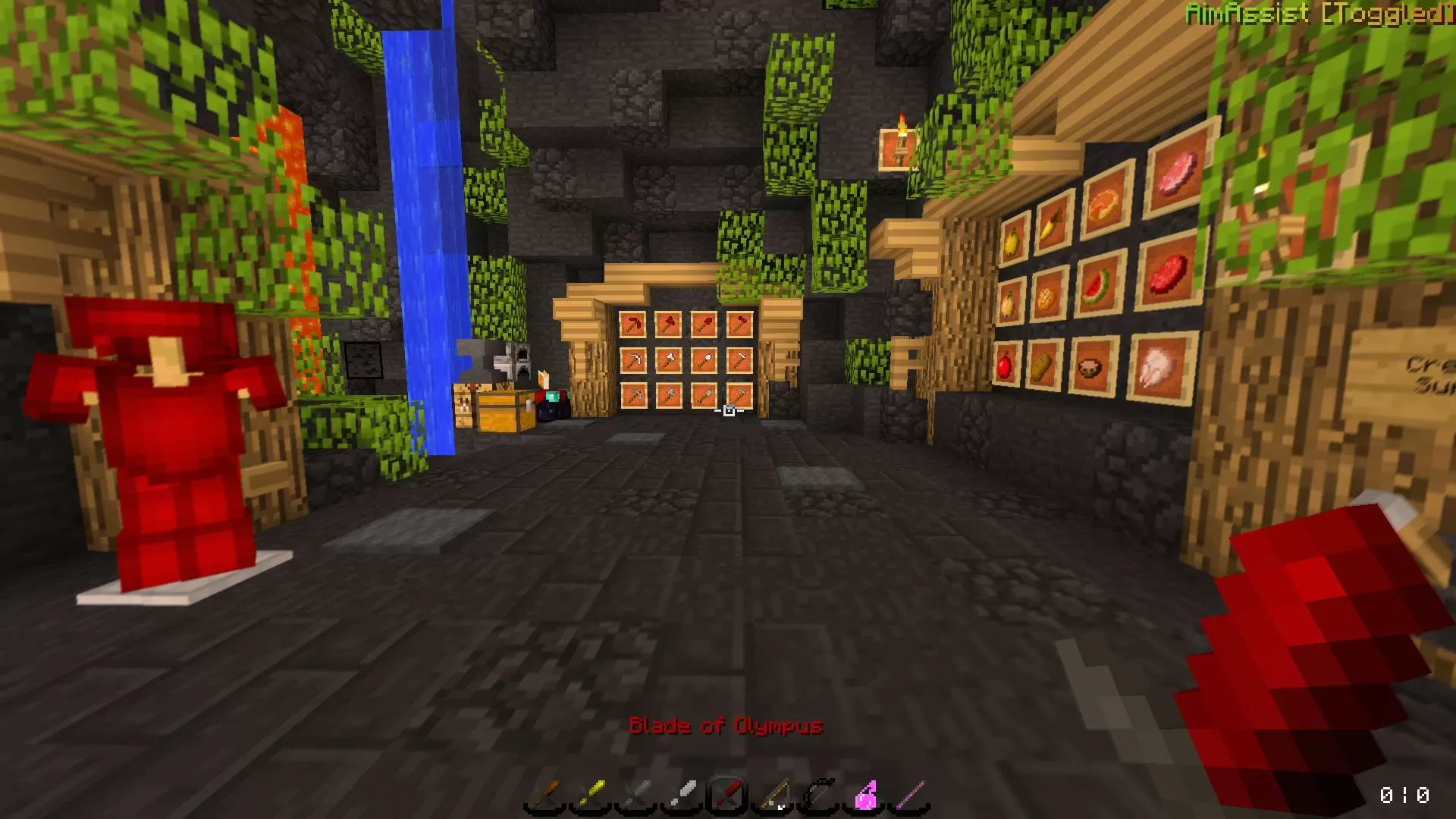Click the Blade of Olympus item name text

point(726,726)
